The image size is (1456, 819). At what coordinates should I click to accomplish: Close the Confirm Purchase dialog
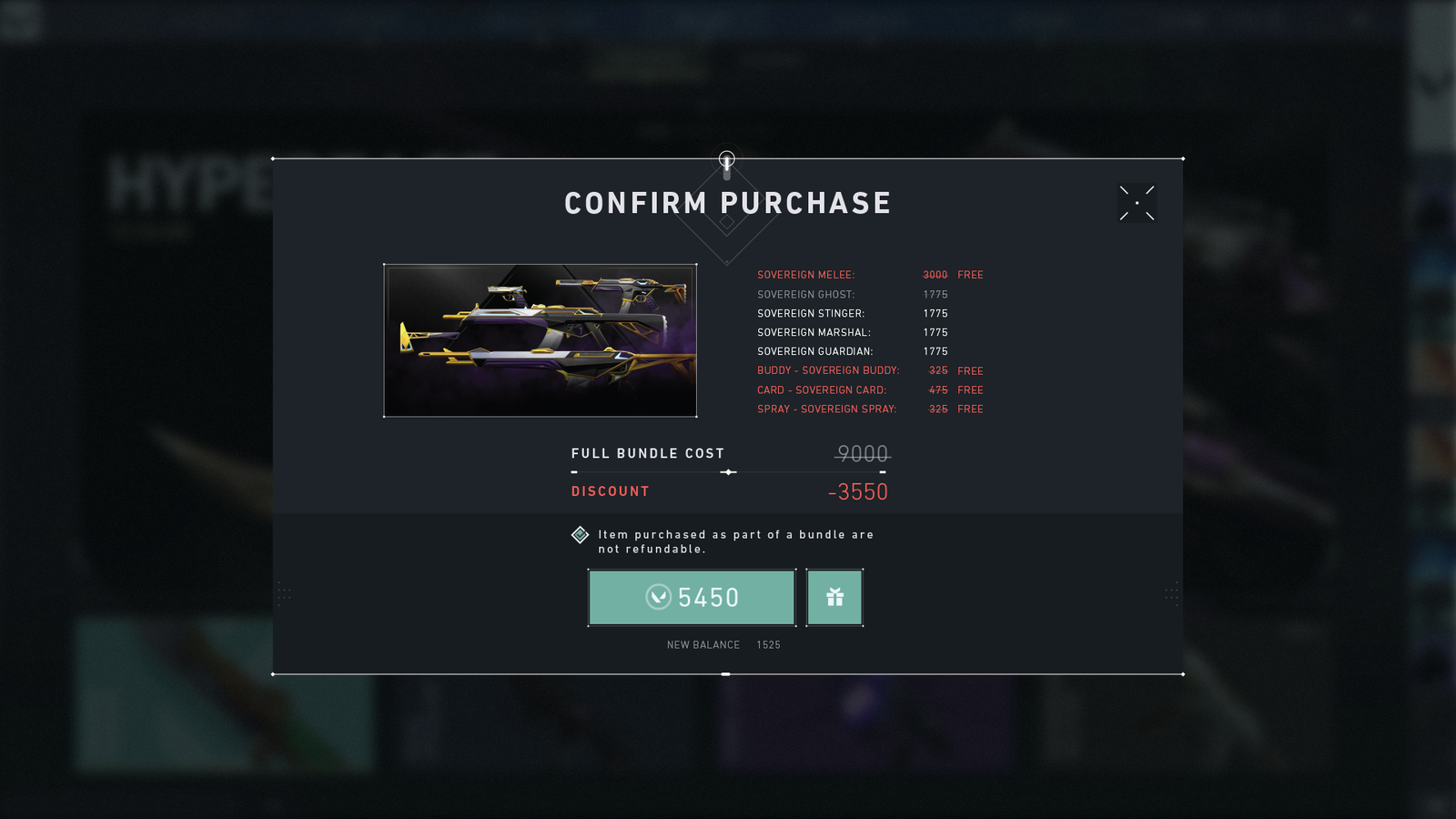coord(1137,203)
